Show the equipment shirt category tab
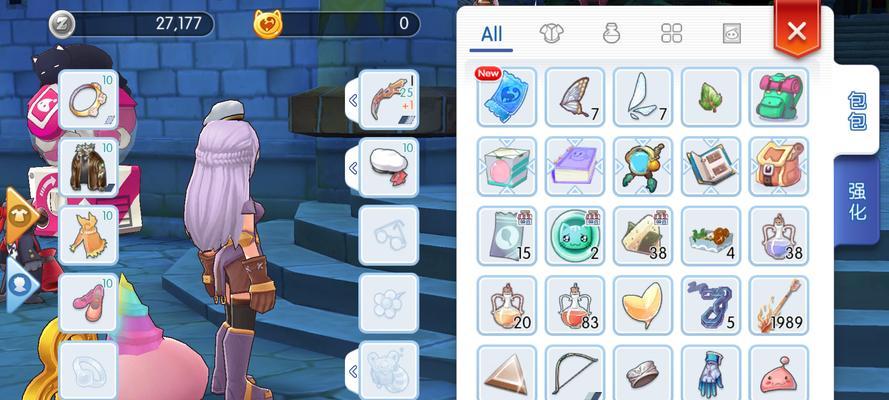 [551, 34]
